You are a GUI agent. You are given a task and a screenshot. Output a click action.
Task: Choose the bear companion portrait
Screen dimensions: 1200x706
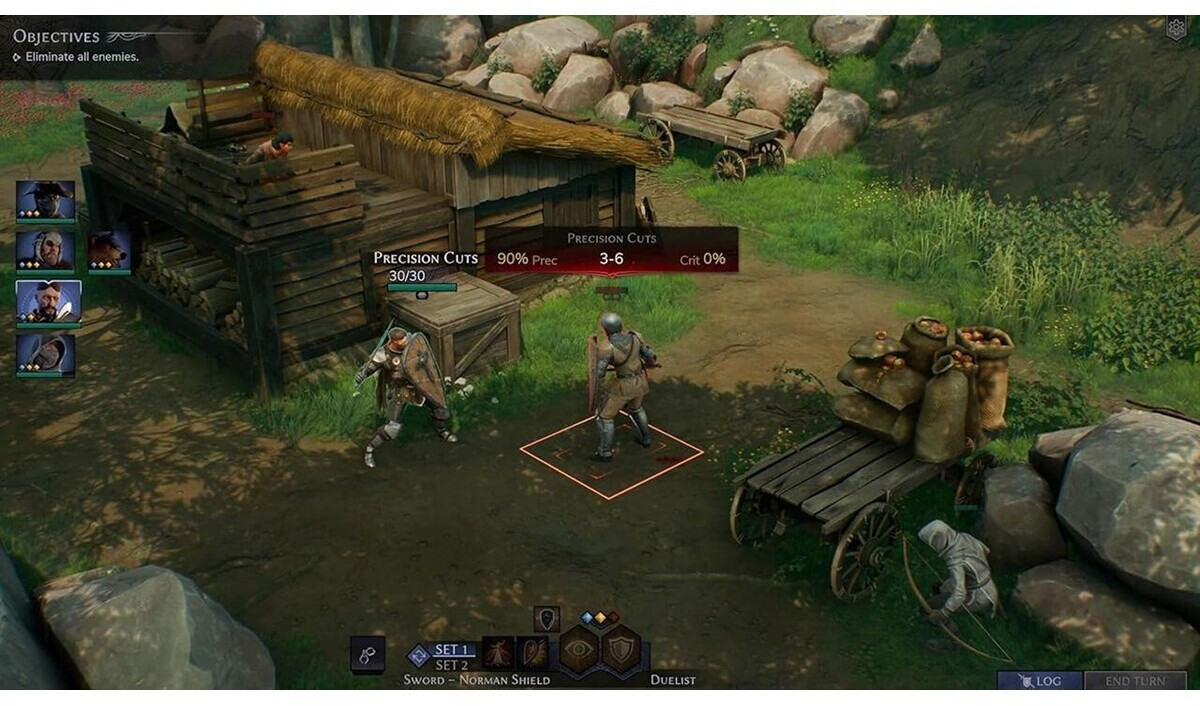[109, 250]
